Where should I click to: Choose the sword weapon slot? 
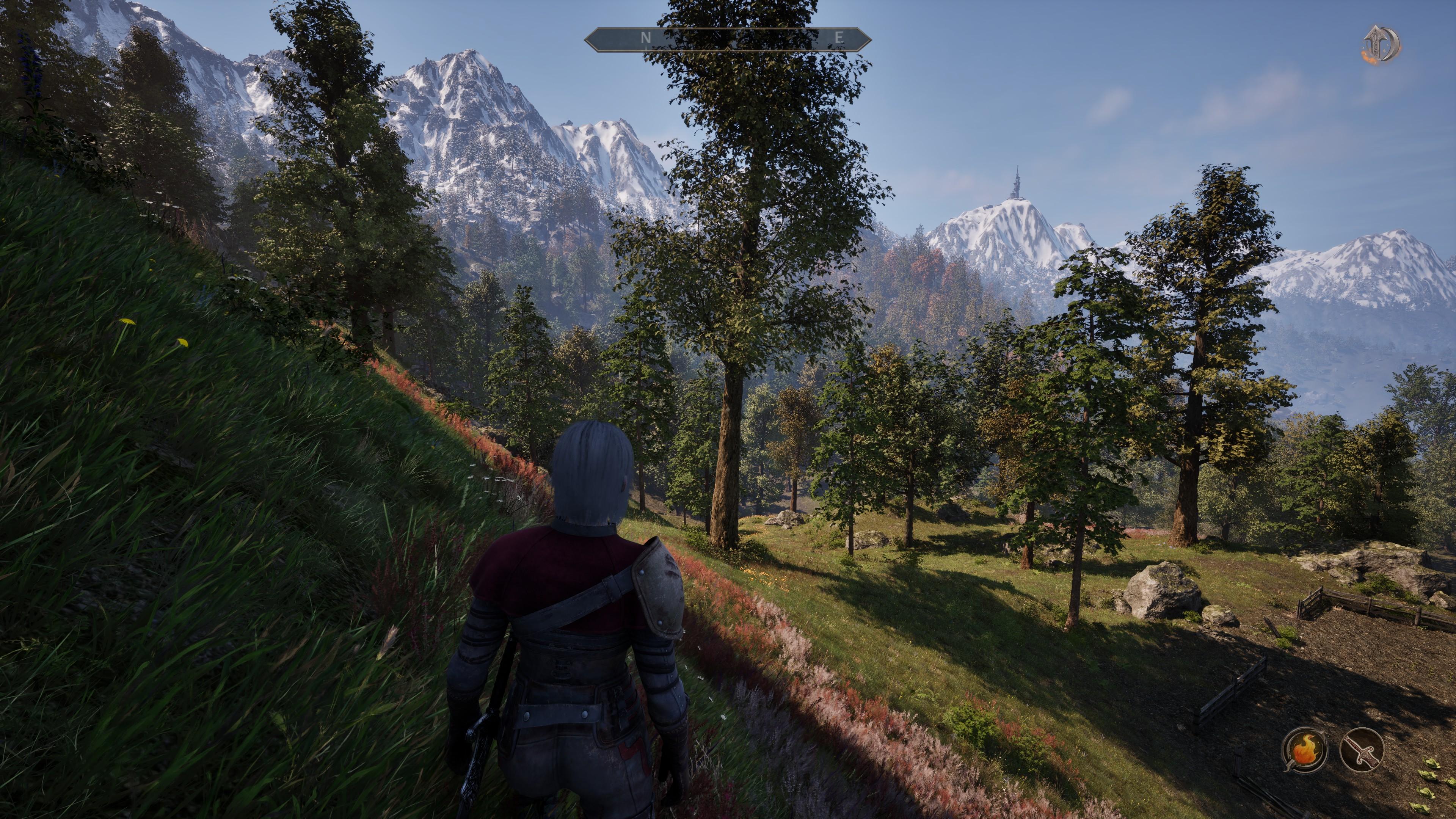coord(1362,750)
